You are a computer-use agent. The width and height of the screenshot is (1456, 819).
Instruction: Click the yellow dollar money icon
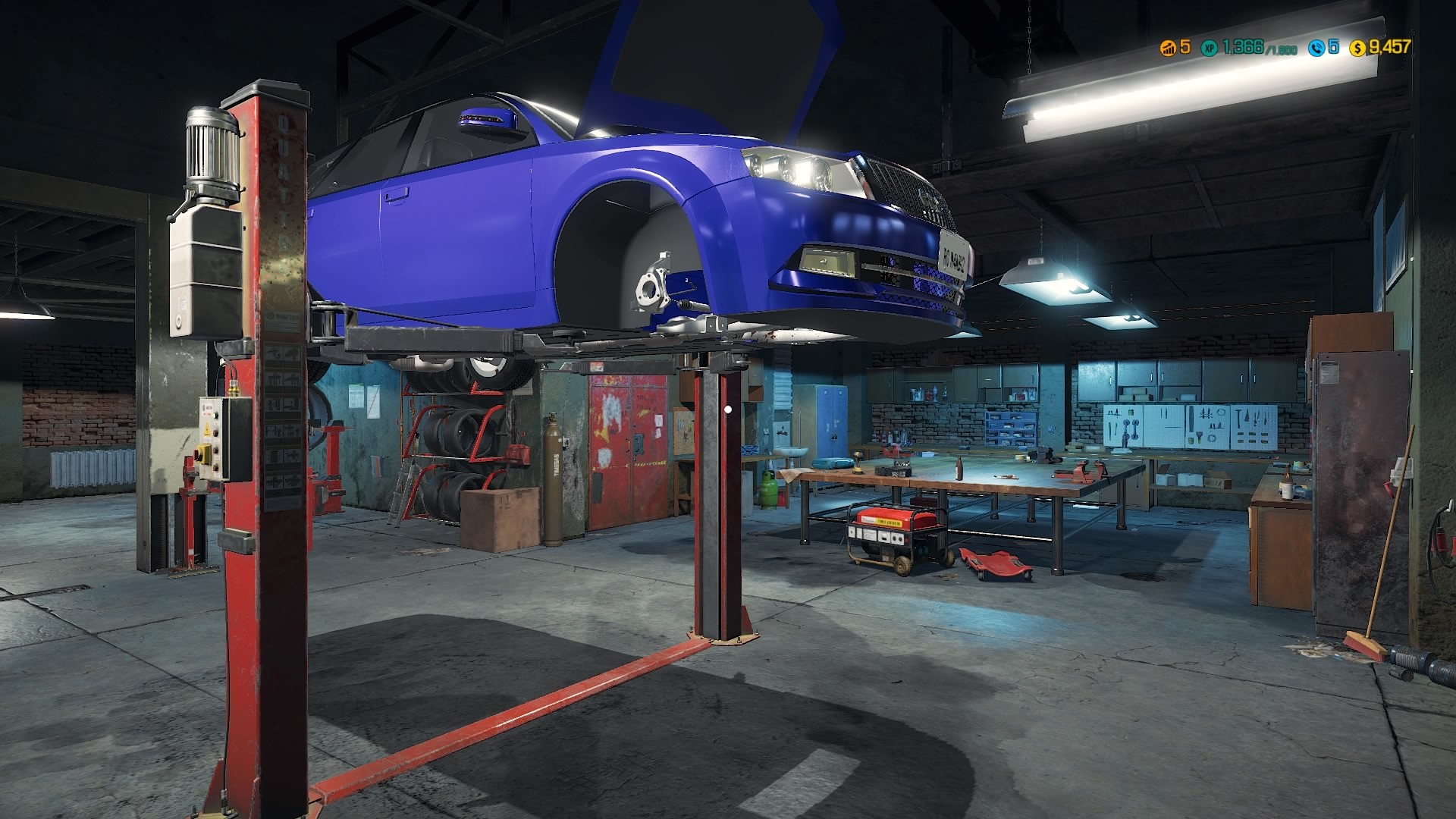point(1358,48)
